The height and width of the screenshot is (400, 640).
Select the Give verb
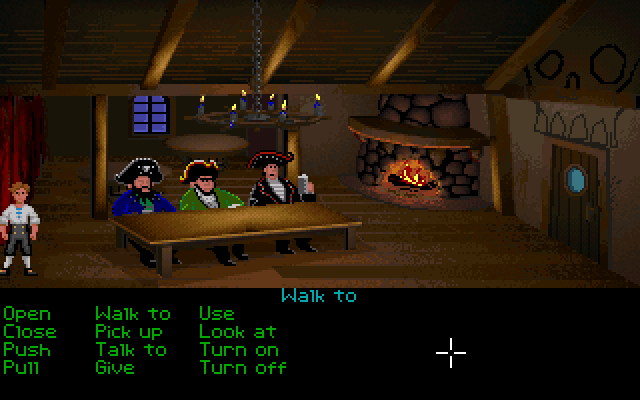pos(115,368)
